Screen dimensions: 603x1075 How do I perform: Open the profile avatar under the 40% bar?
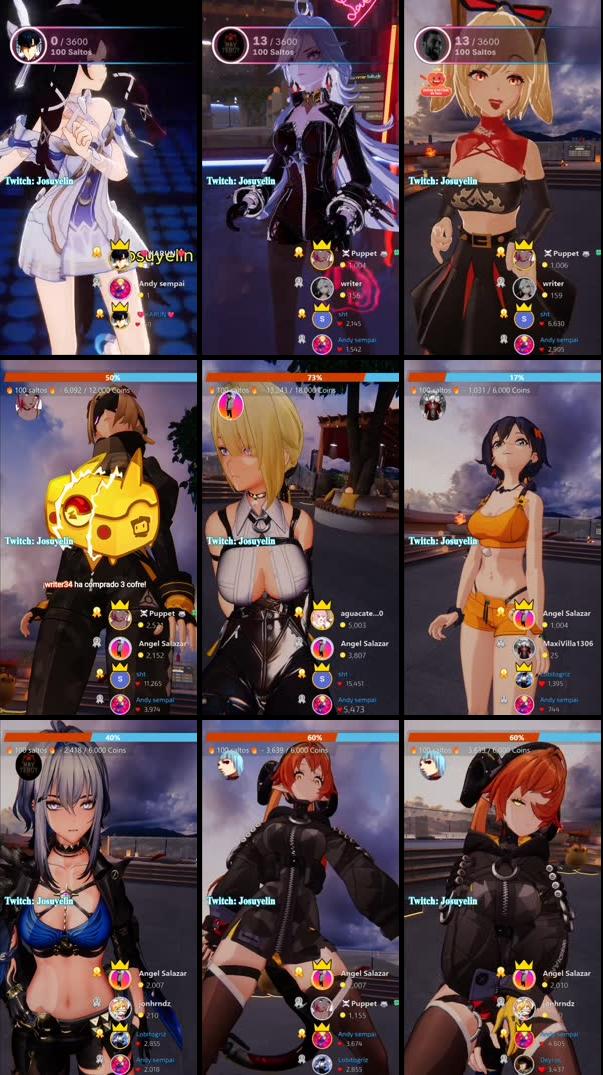tap(30, 766)
